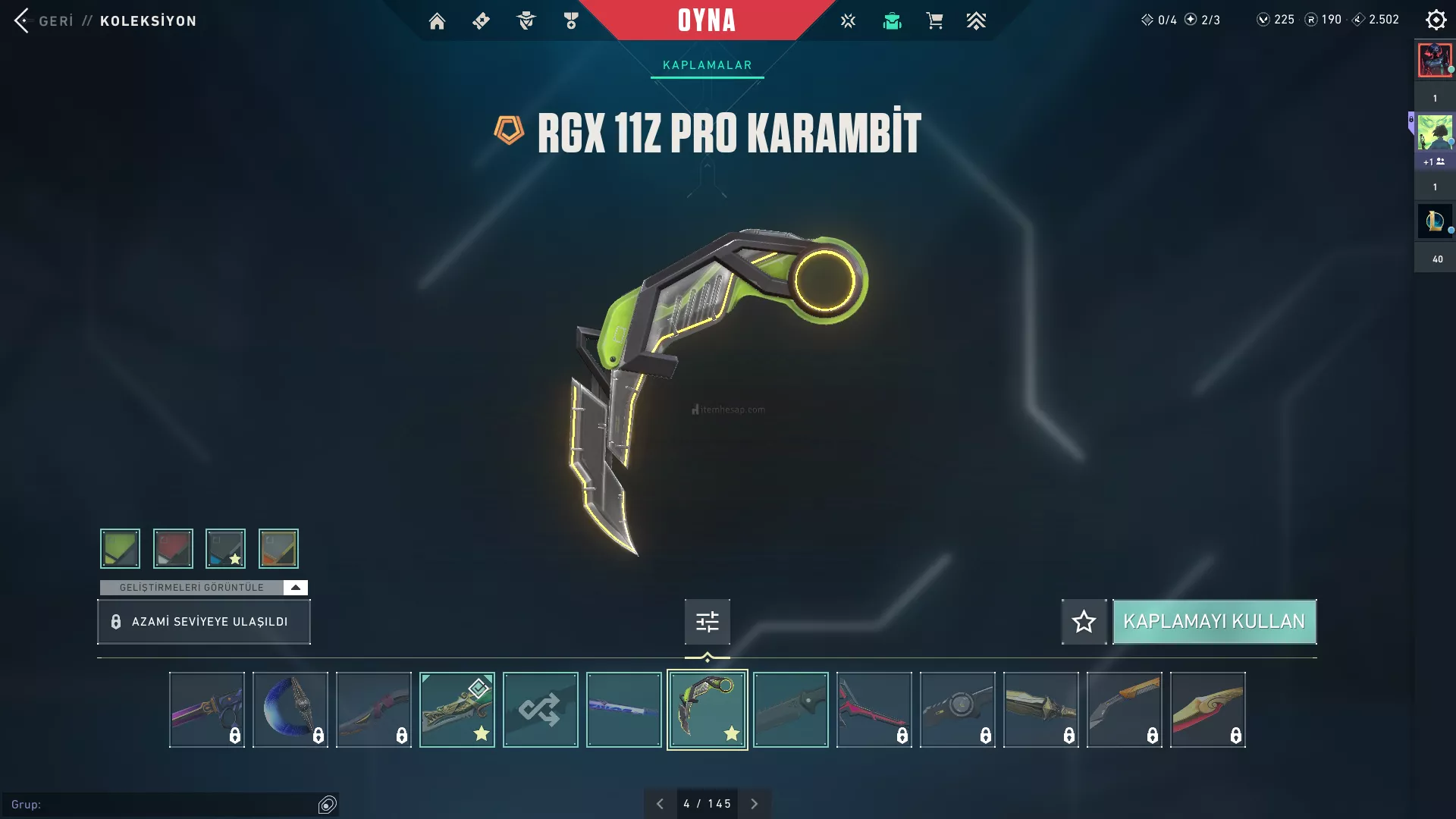
Task: Choose the blue variant swatch with star
Action: (x=225, y=548)
